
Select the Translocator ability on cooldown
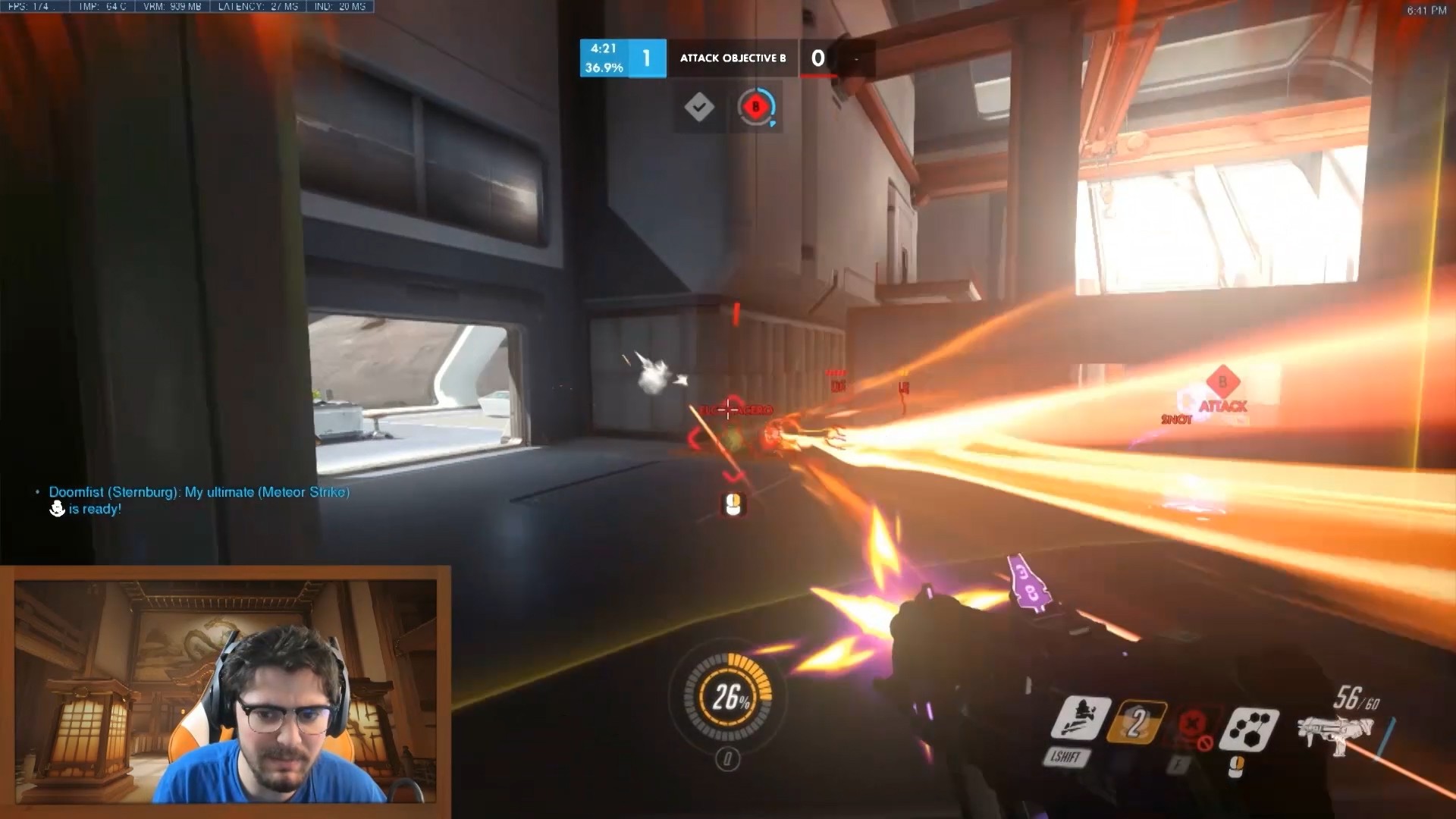click(x=1135, y=722)
